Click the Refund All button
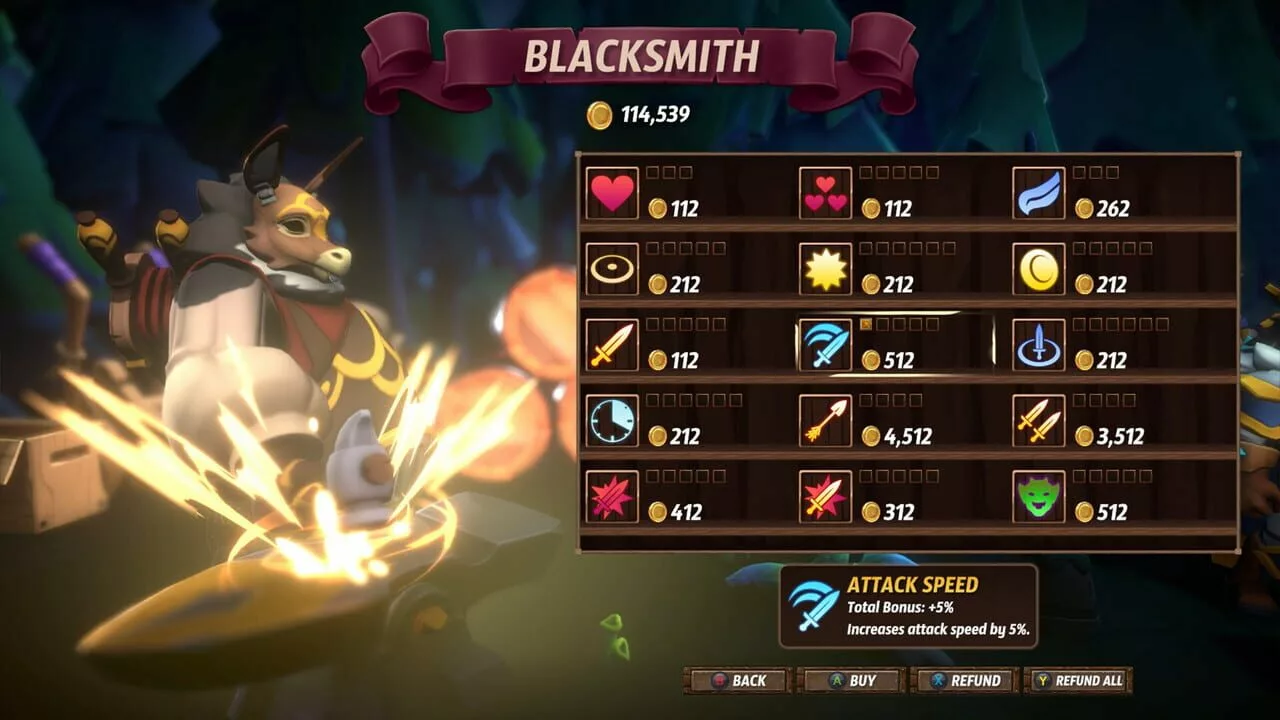1280x720 pixels. coord(1078,681)
